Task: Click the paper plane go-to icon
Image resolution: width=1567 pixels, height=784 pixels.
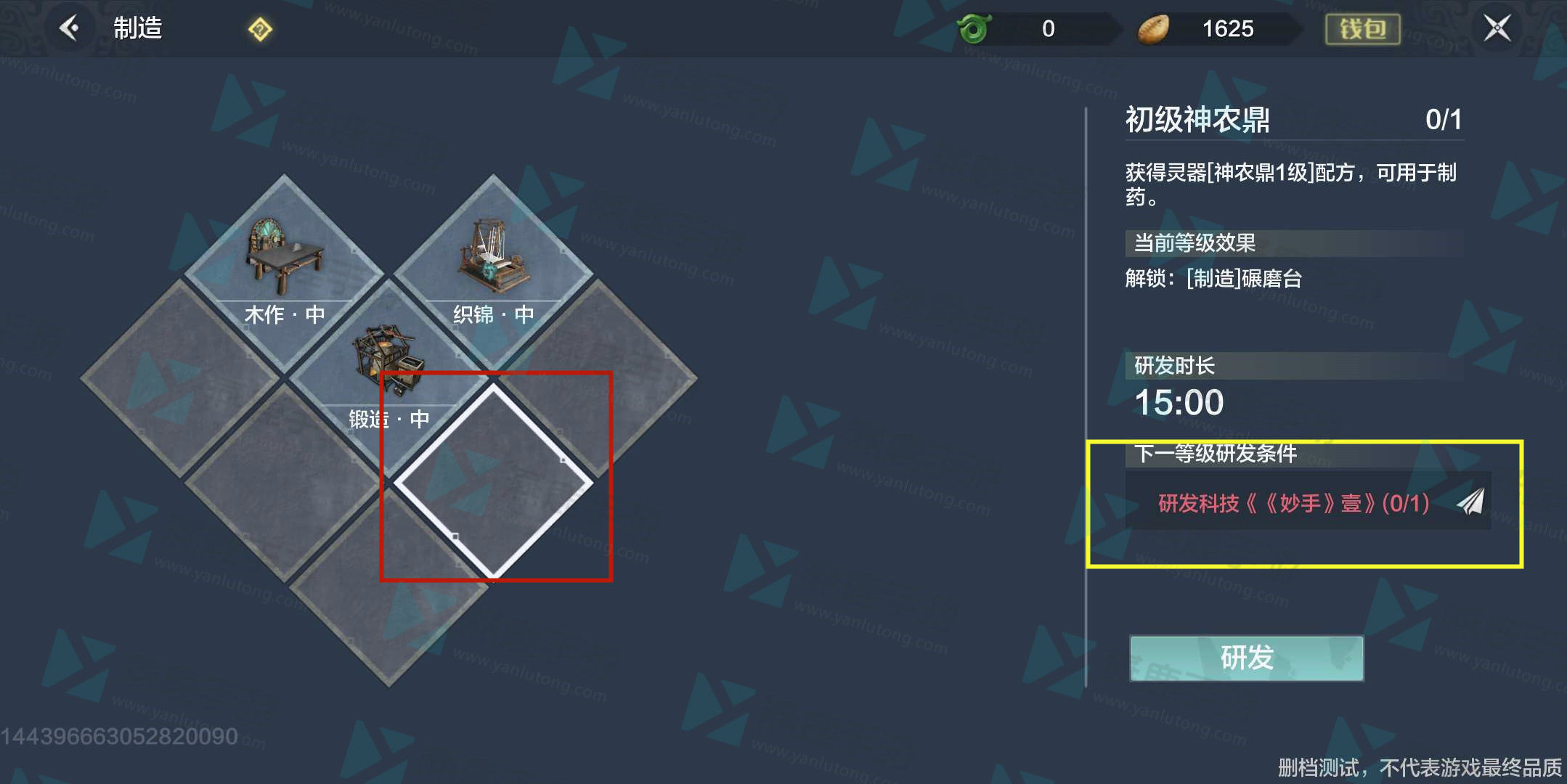Action: (1471, 502)
